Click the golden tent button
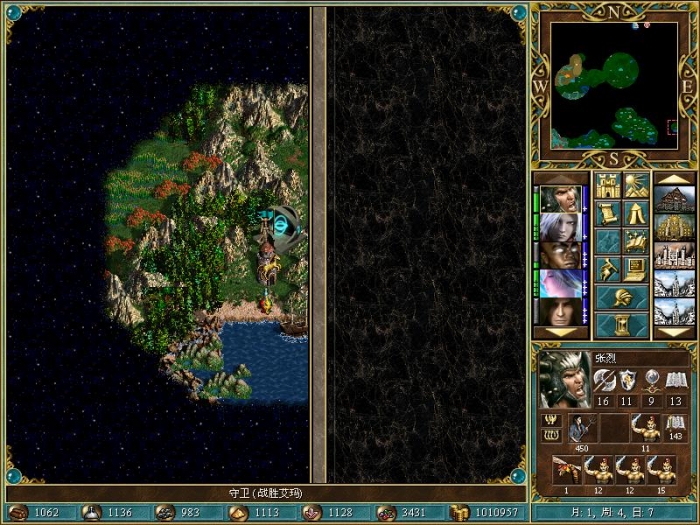 635,214
